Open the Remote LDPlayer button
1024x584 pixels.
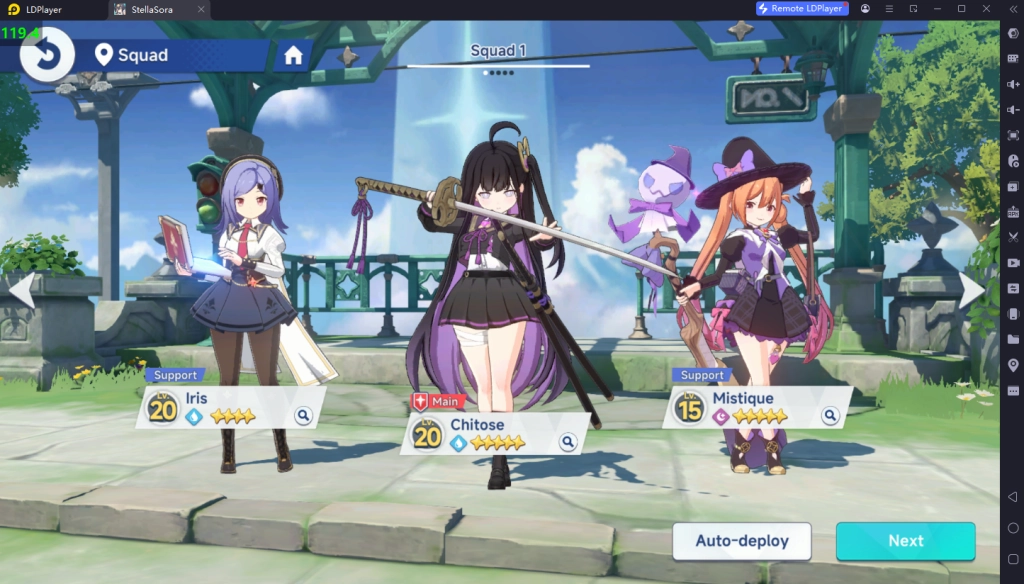coord(802,8)
